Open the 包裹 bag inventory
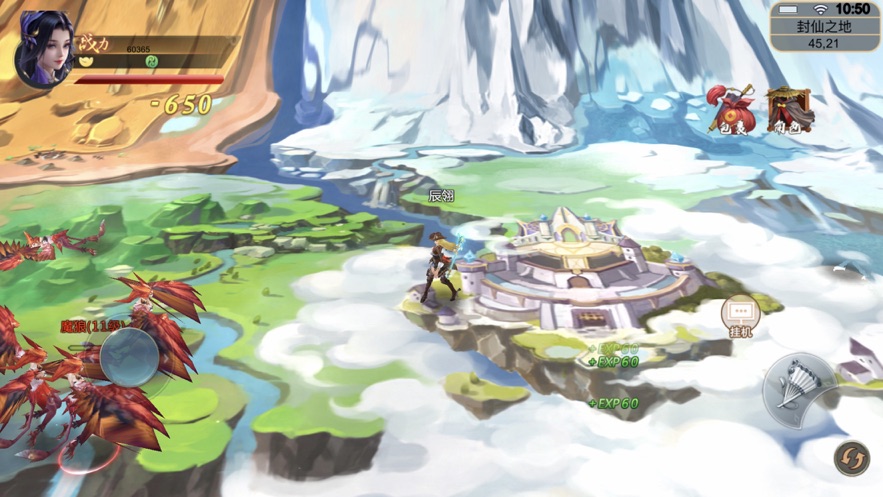Viewport: 883px width, 497px height. pos(730,109)
